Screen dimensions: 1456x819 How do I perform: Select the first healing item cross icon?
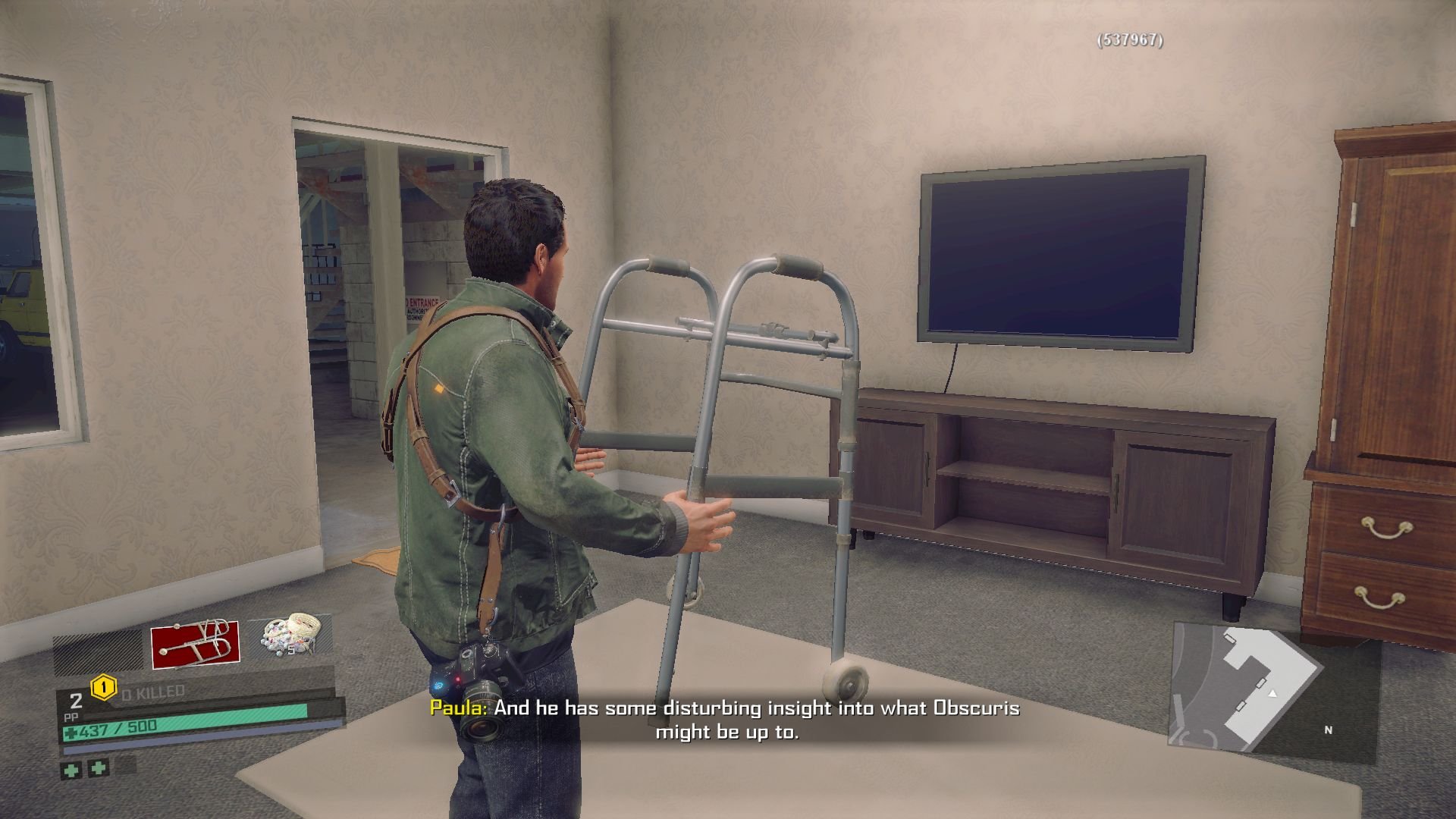(x=72, y=771)
